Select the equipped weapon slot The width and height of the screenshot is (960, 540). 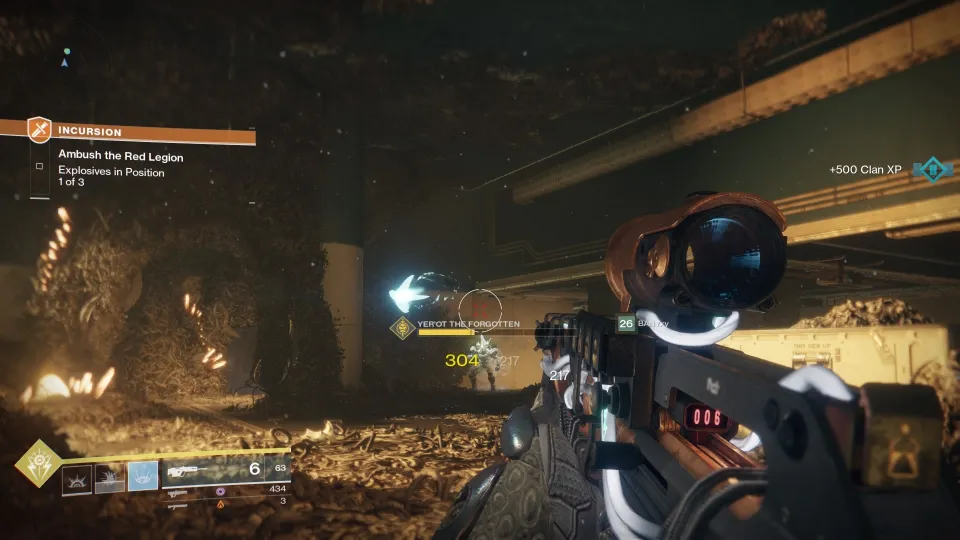[225, 470]
